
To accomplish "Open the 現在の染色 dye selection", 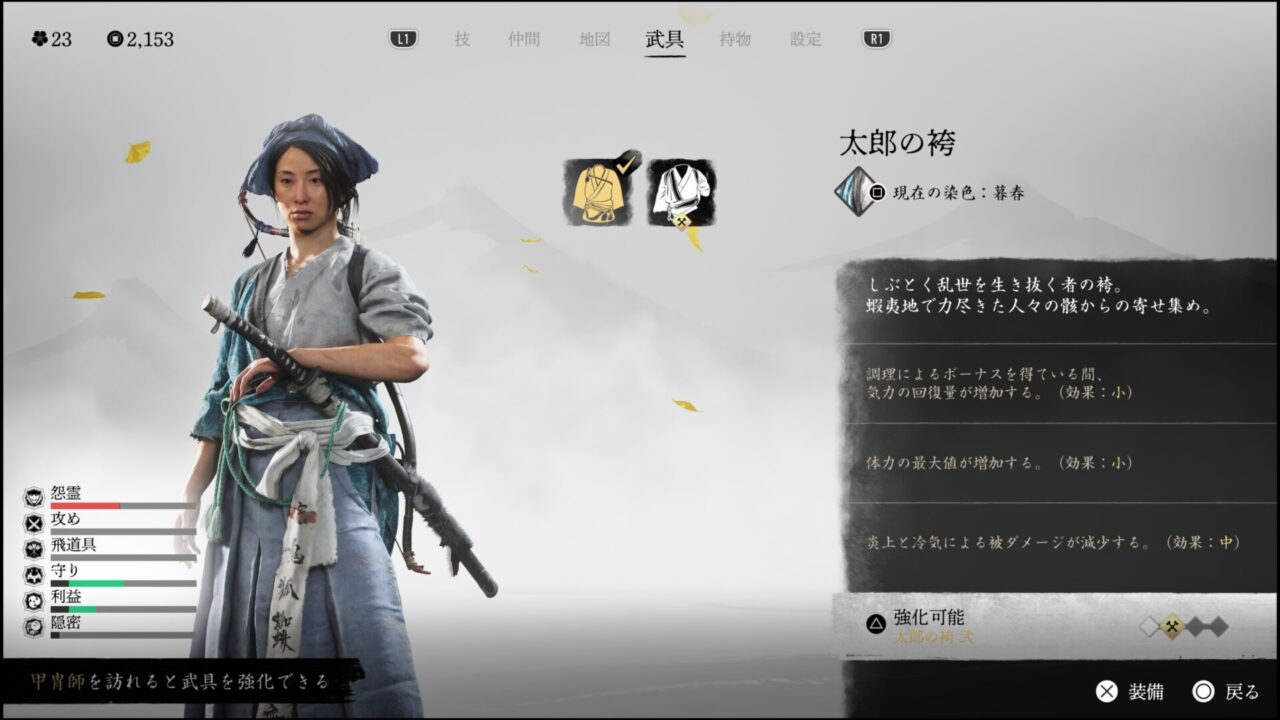I will point(930,192).
